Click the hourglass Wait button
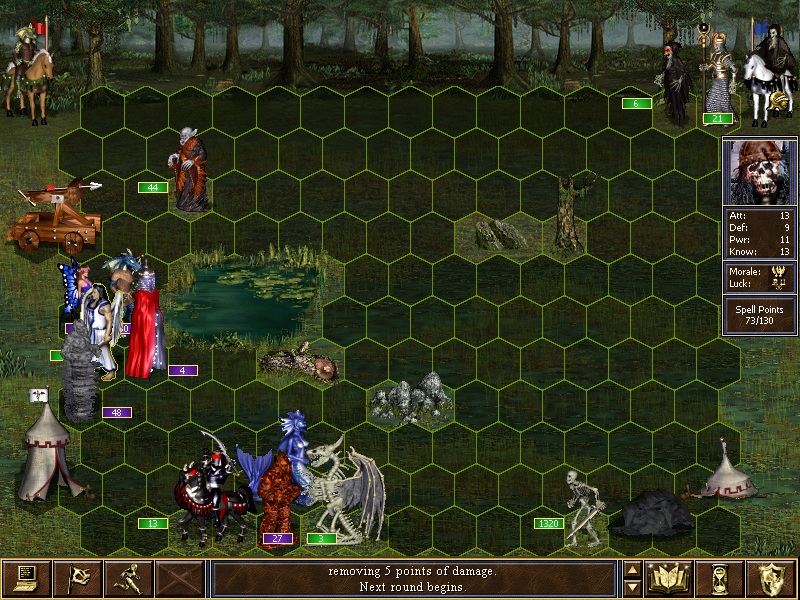Image resolution: width=800 pixels, height=600 pixels. coord(720,578)
